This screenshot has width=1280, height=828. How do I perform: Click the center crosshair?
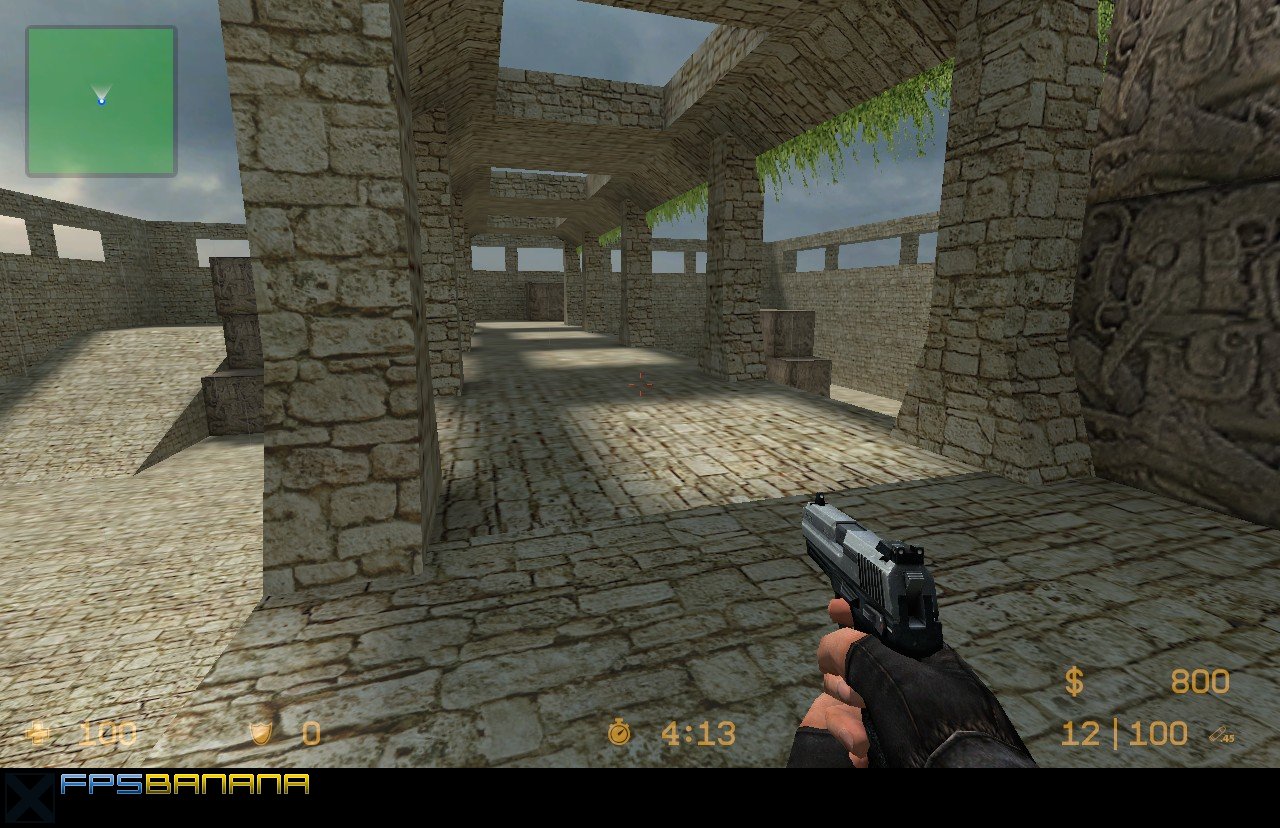(x=639, y=383)
